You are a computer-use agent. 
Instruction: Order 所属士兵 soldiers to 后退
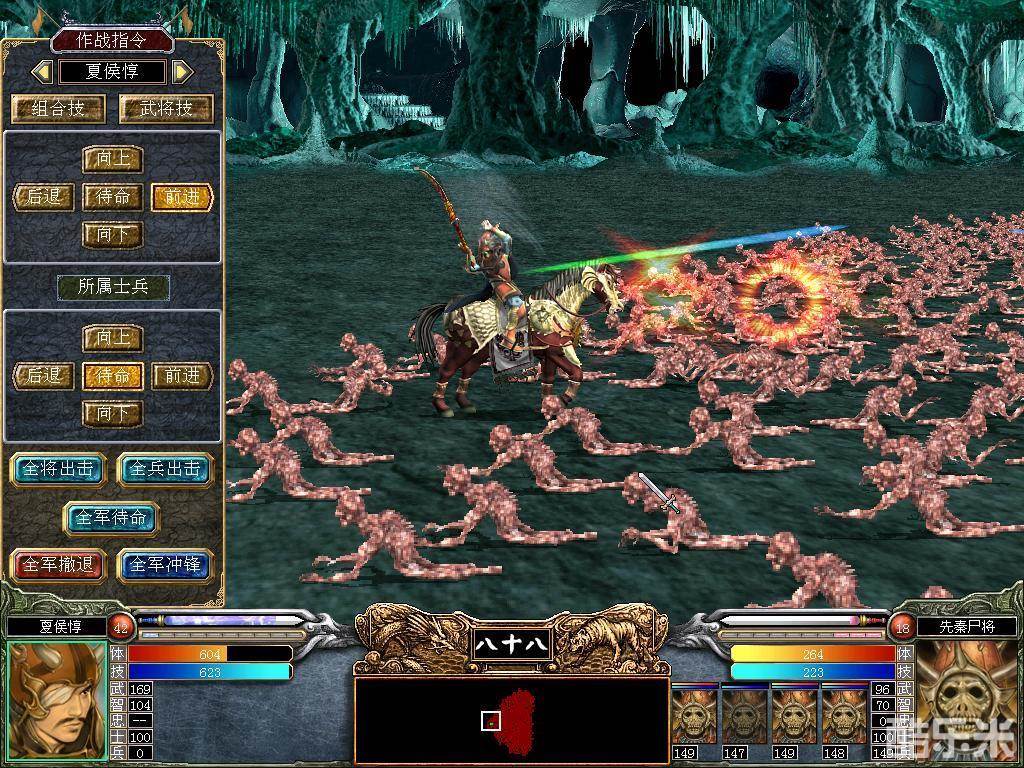tap(44, 376)
